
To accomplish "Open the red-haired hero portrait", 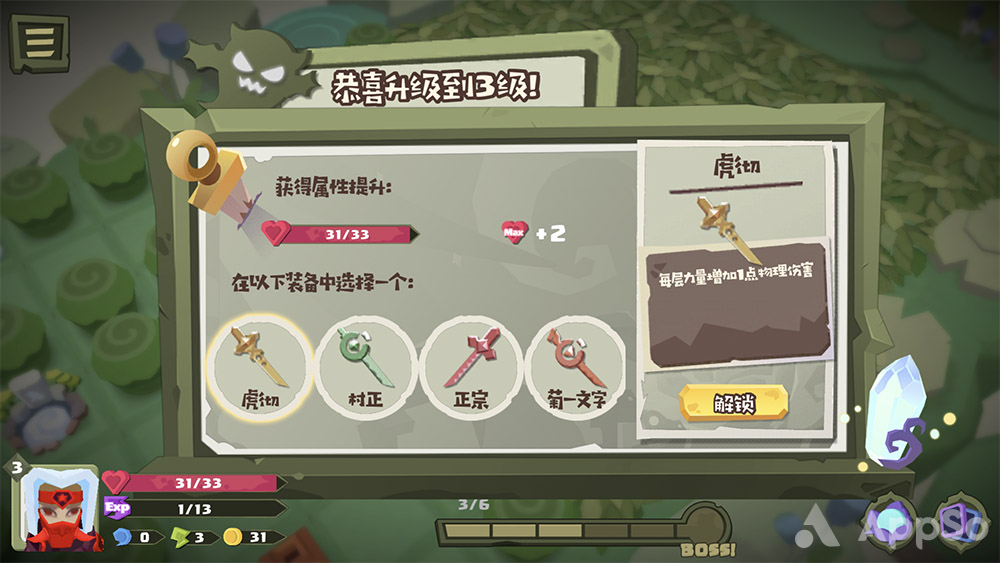I will 56,510.
